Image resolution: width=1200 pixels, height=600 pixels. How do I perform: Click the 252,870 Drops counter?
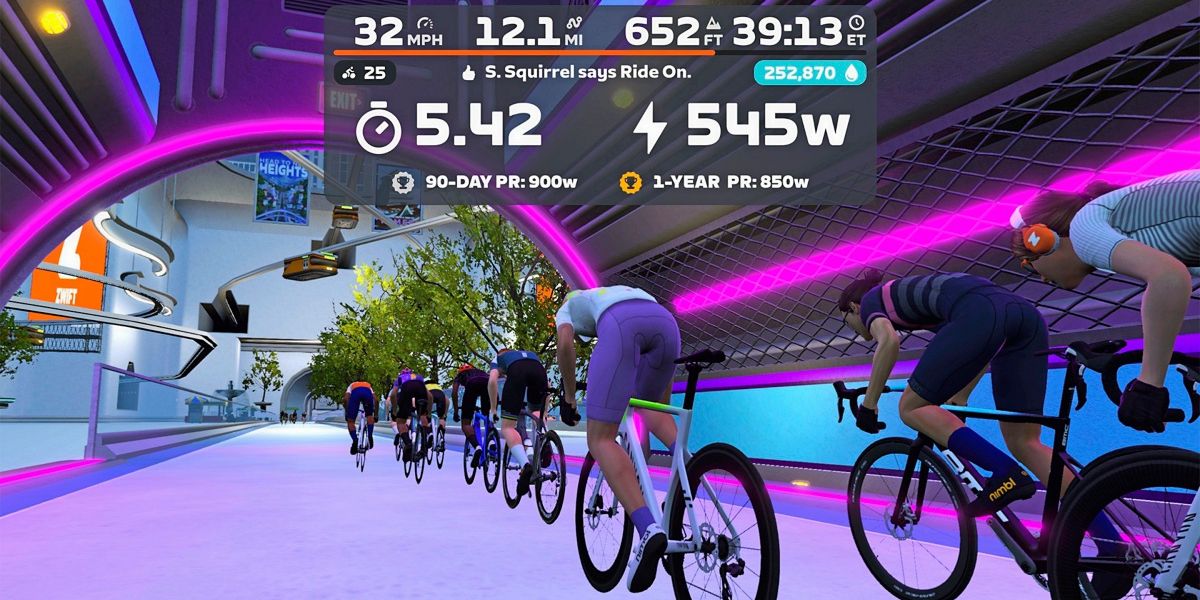(x=809, y=73)
